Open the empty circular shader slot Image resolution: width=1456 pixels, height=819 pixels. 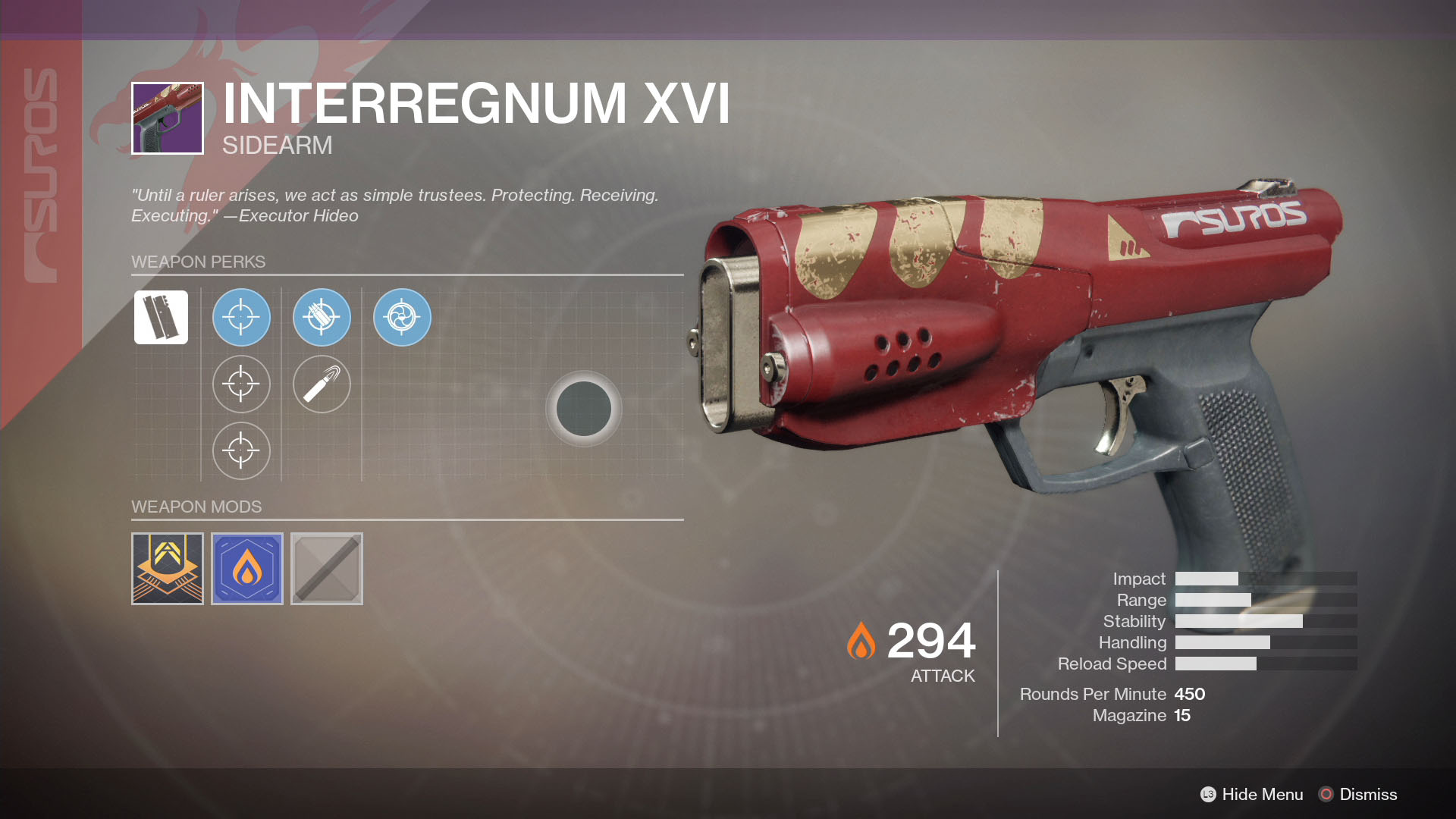click(585, 409)
